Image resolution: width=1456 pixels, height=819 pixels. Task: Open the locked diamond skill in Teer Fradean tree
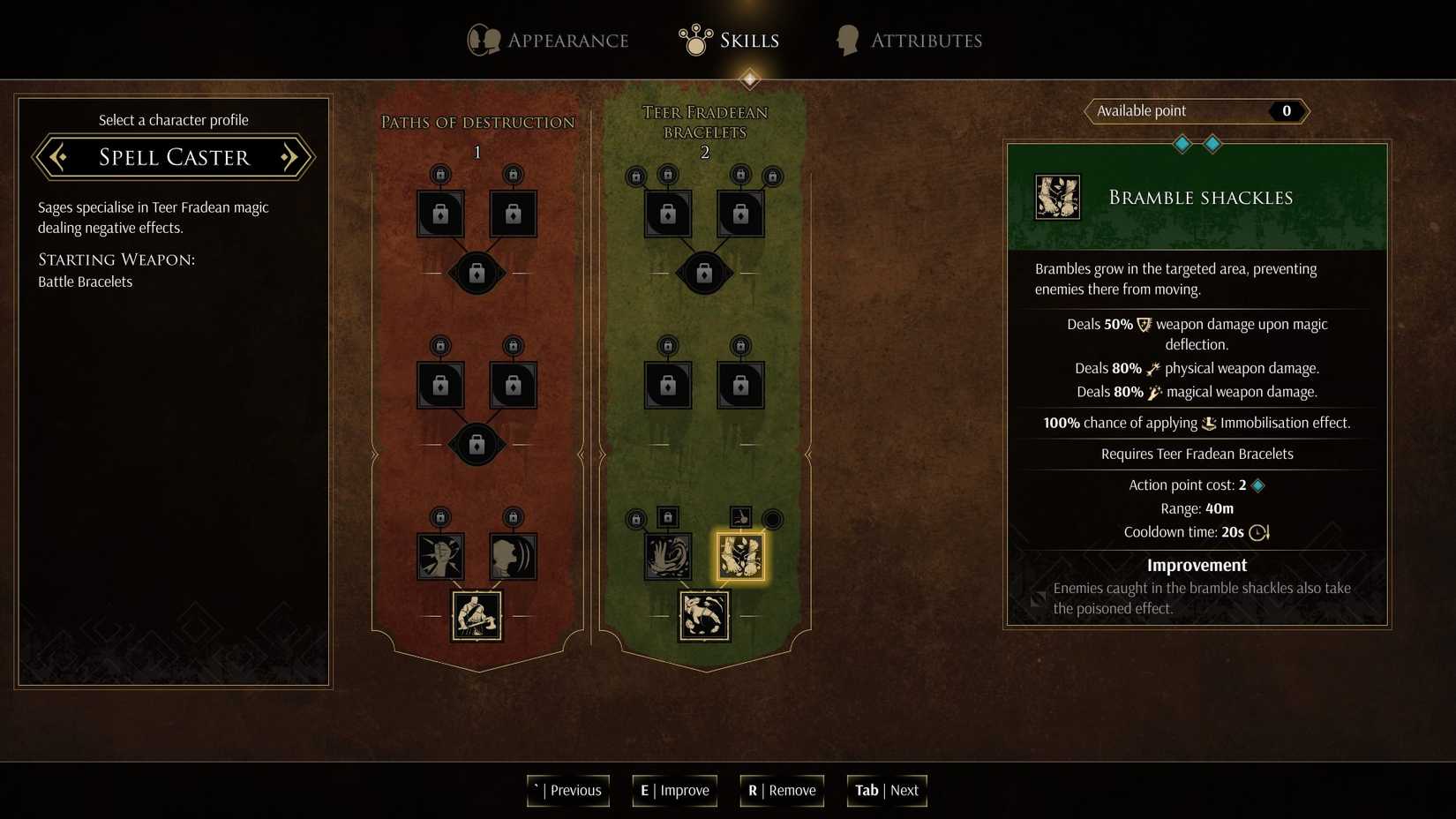pyautogui.click(x=705, y=273)
